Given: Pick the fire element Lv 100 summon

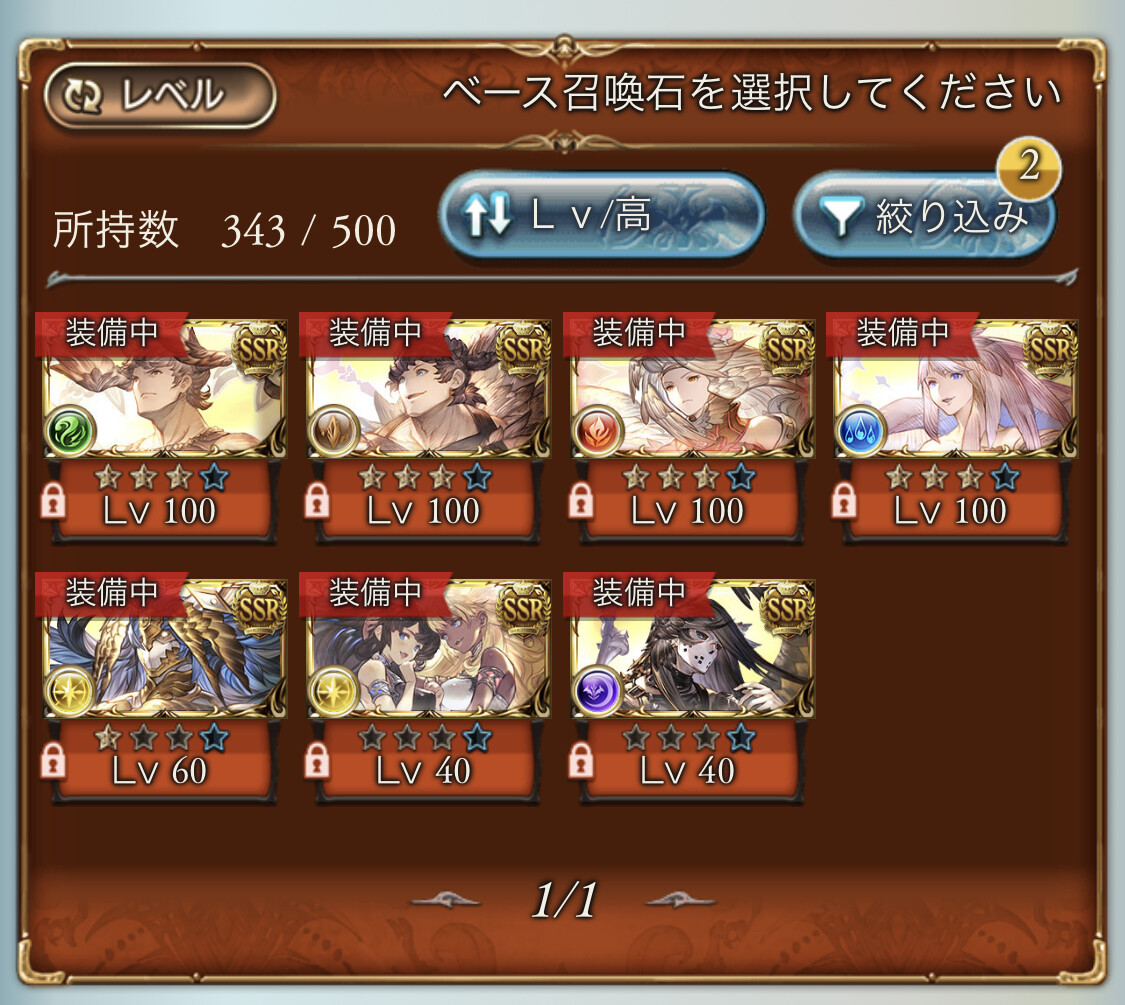Looking at the screenshot, I should 692,390.
